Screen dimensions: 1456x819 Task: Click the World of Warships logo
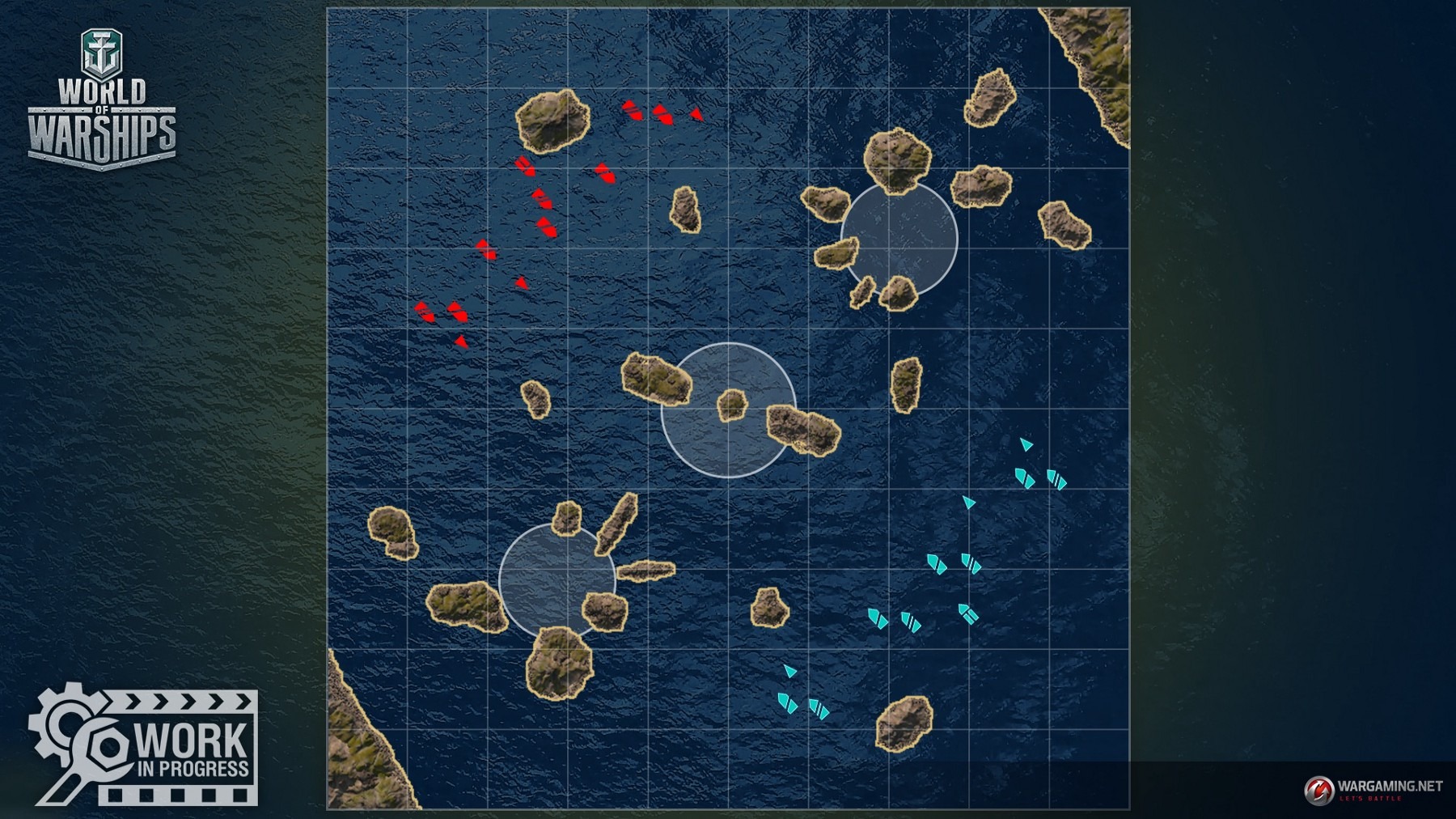pos(102,100)
